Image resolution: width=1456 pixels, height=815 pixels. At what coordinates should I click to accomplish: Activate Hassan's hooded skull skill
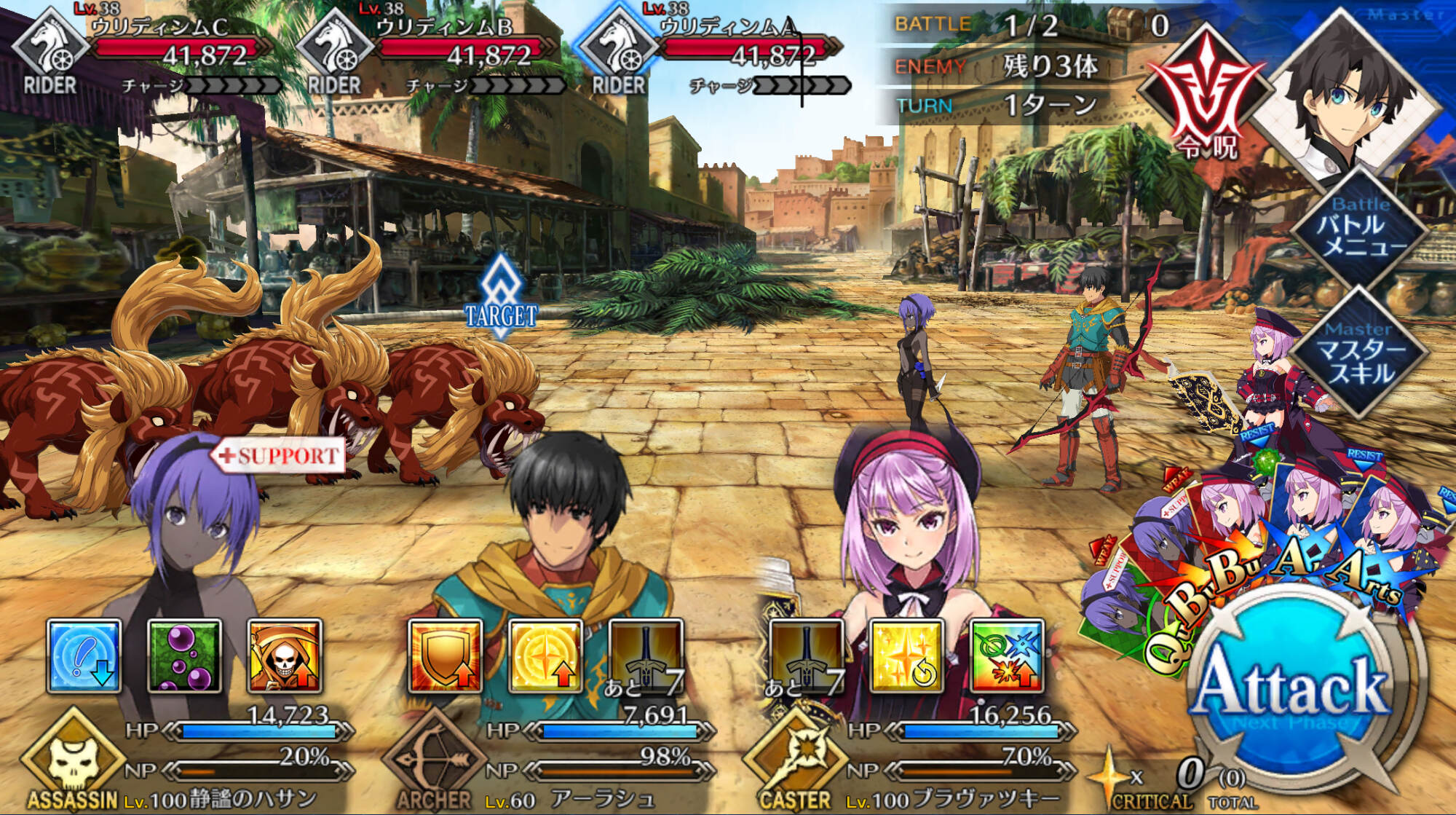(285, 655)
